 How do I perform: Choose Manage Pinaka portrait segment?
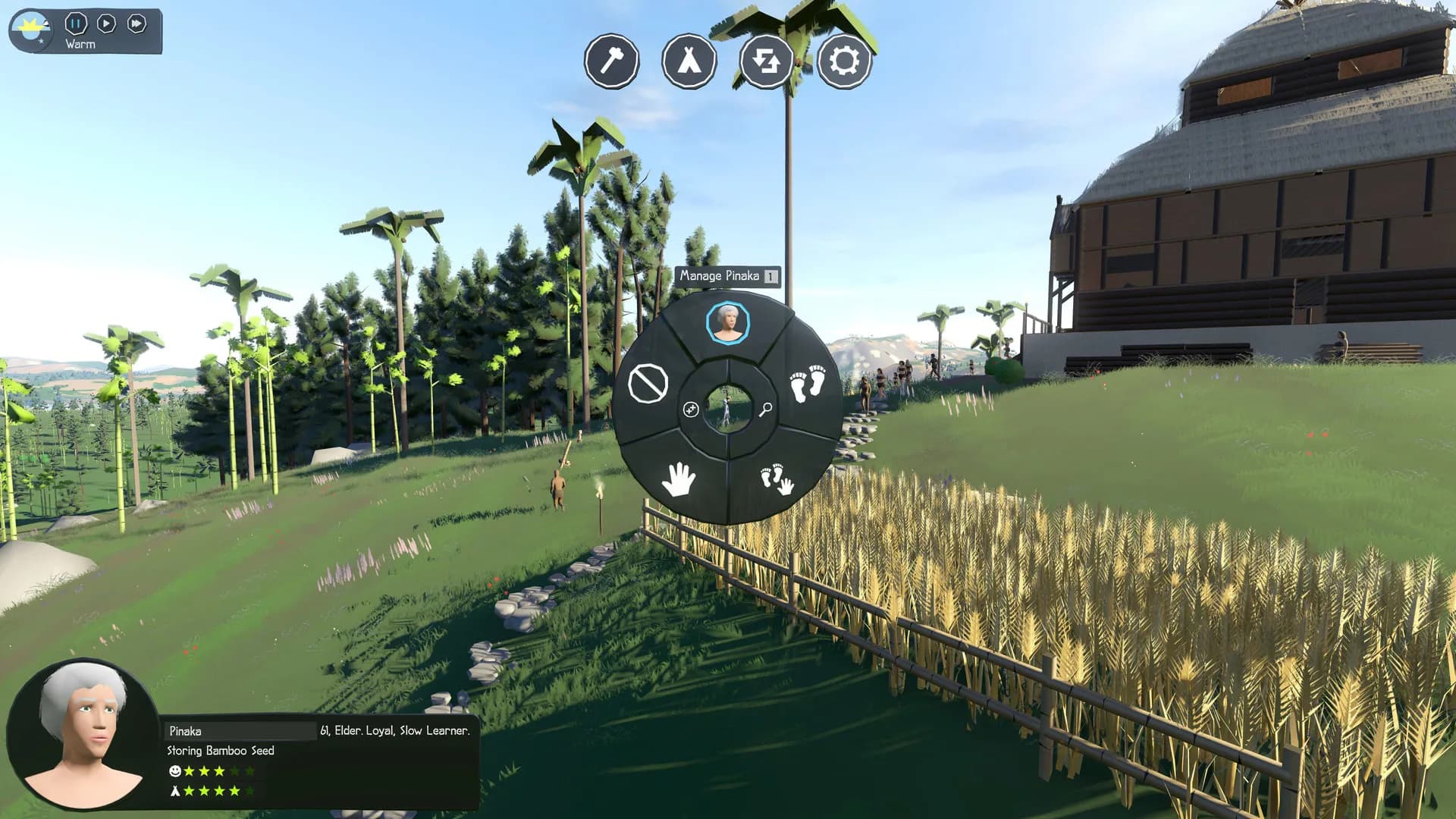728,323
